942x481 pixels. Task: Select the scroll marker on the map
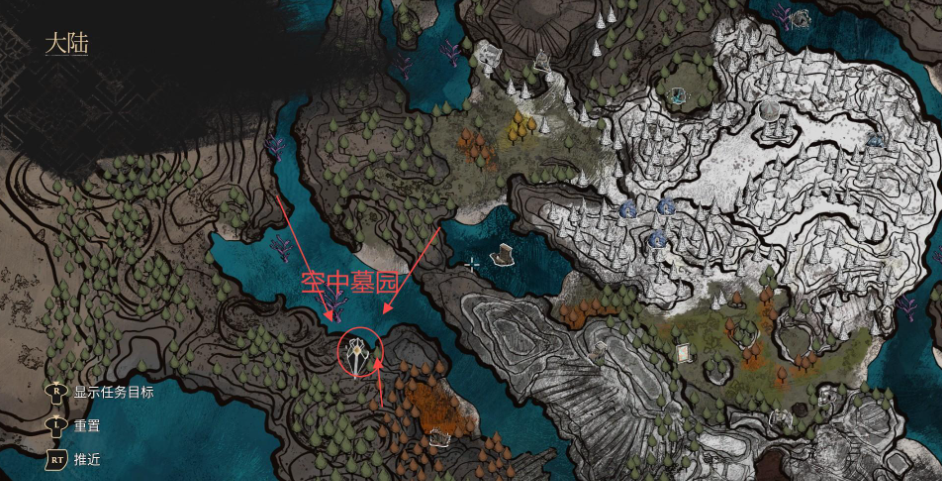[685, 353]
